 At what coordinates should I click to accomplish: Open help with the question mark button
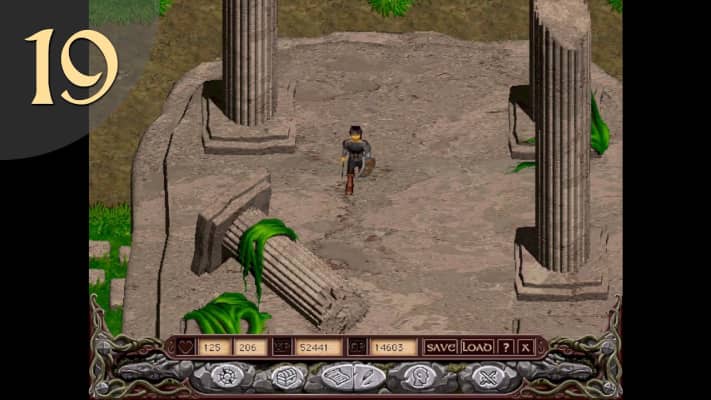pyautogui.click(x=506, y=347)
